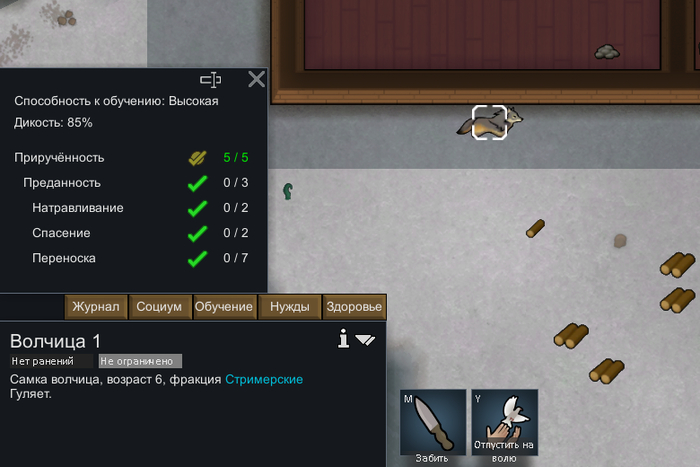
Task: Show the Нужды tab
Action: point(290,307)
